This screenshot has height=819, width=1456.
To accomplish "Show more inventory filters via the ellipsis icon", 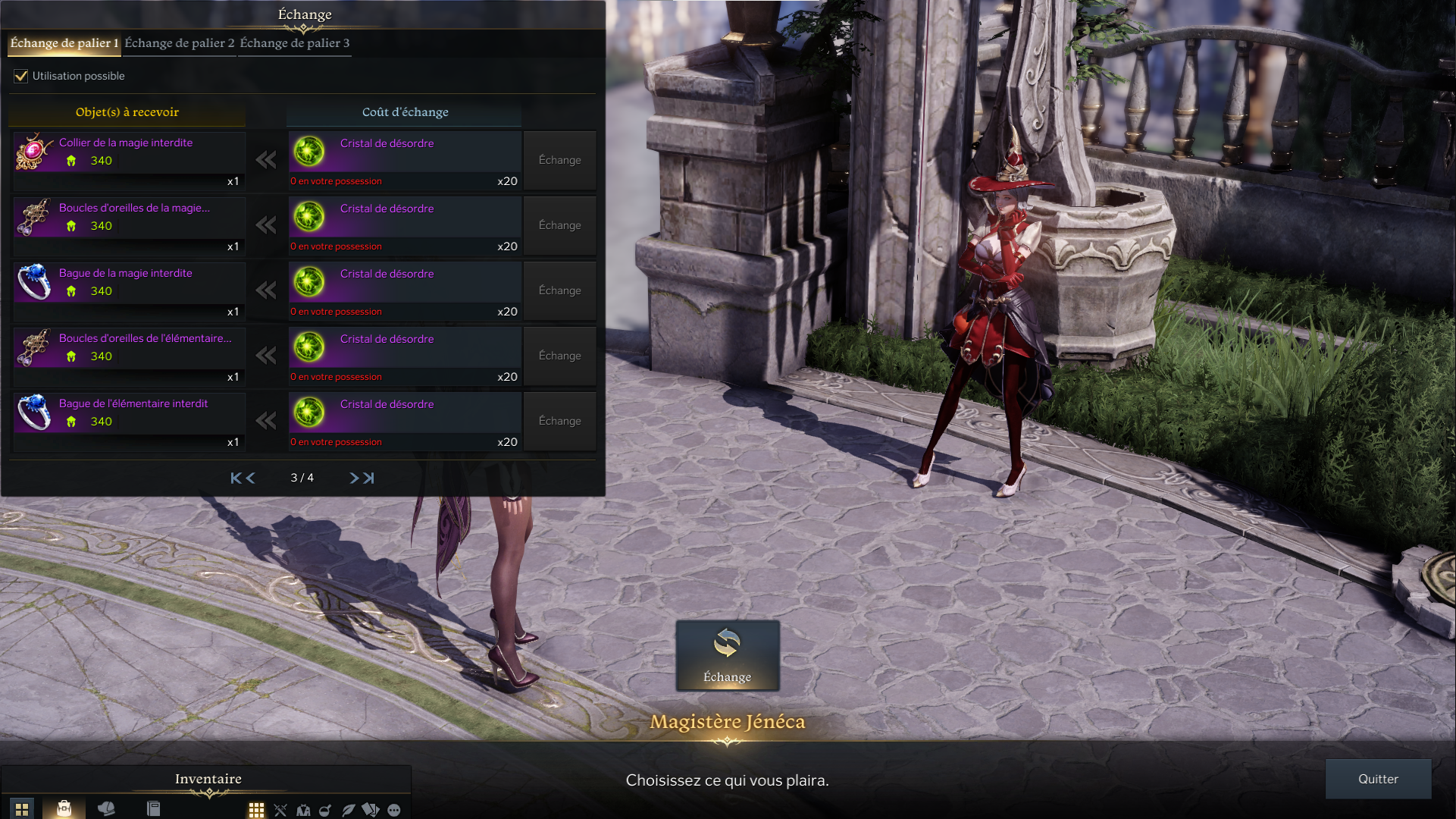I will 394,810.
